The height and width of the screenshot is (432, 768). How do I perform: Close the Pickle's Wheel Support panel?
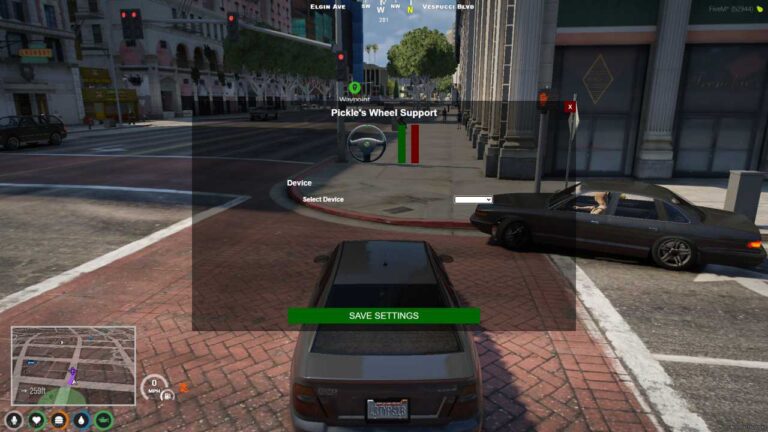pos(570,106)
